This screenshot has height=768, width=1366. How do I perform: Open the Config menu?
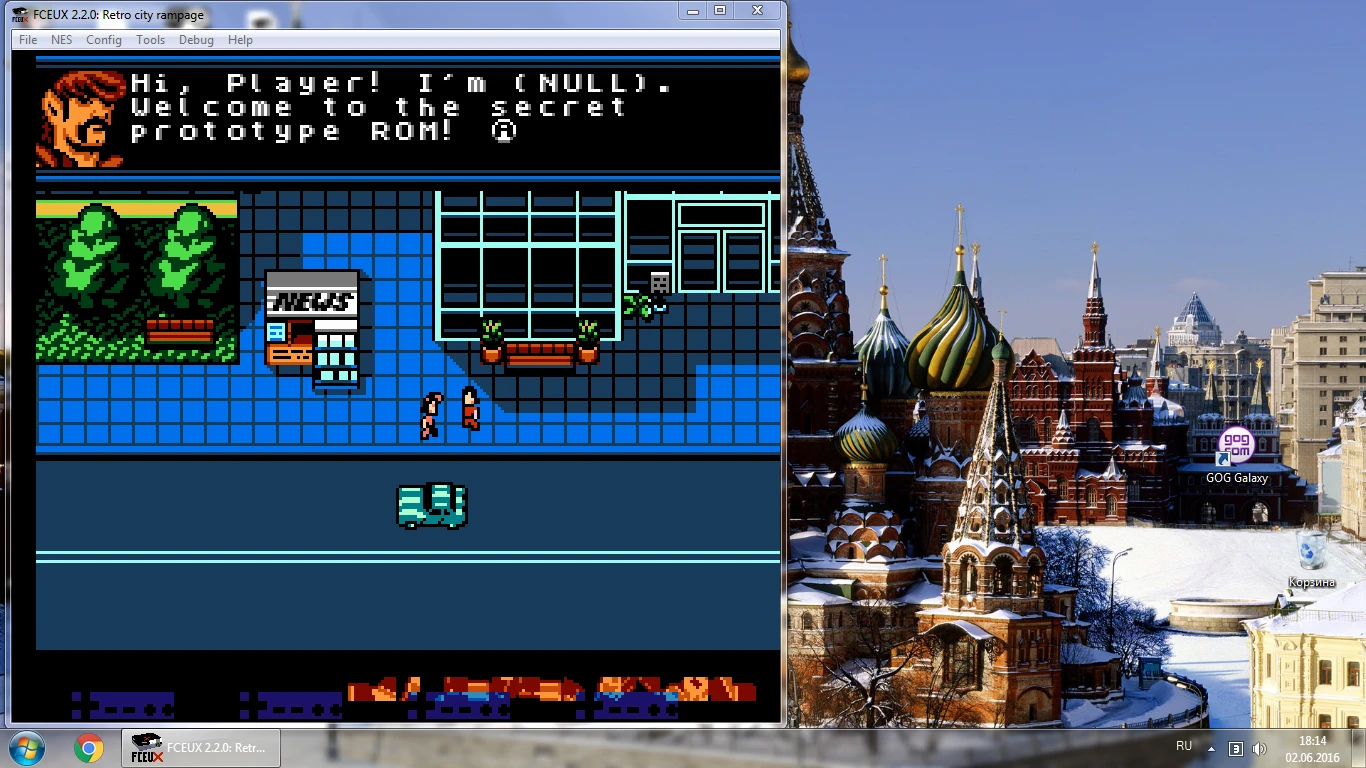(x=104, y=40)
